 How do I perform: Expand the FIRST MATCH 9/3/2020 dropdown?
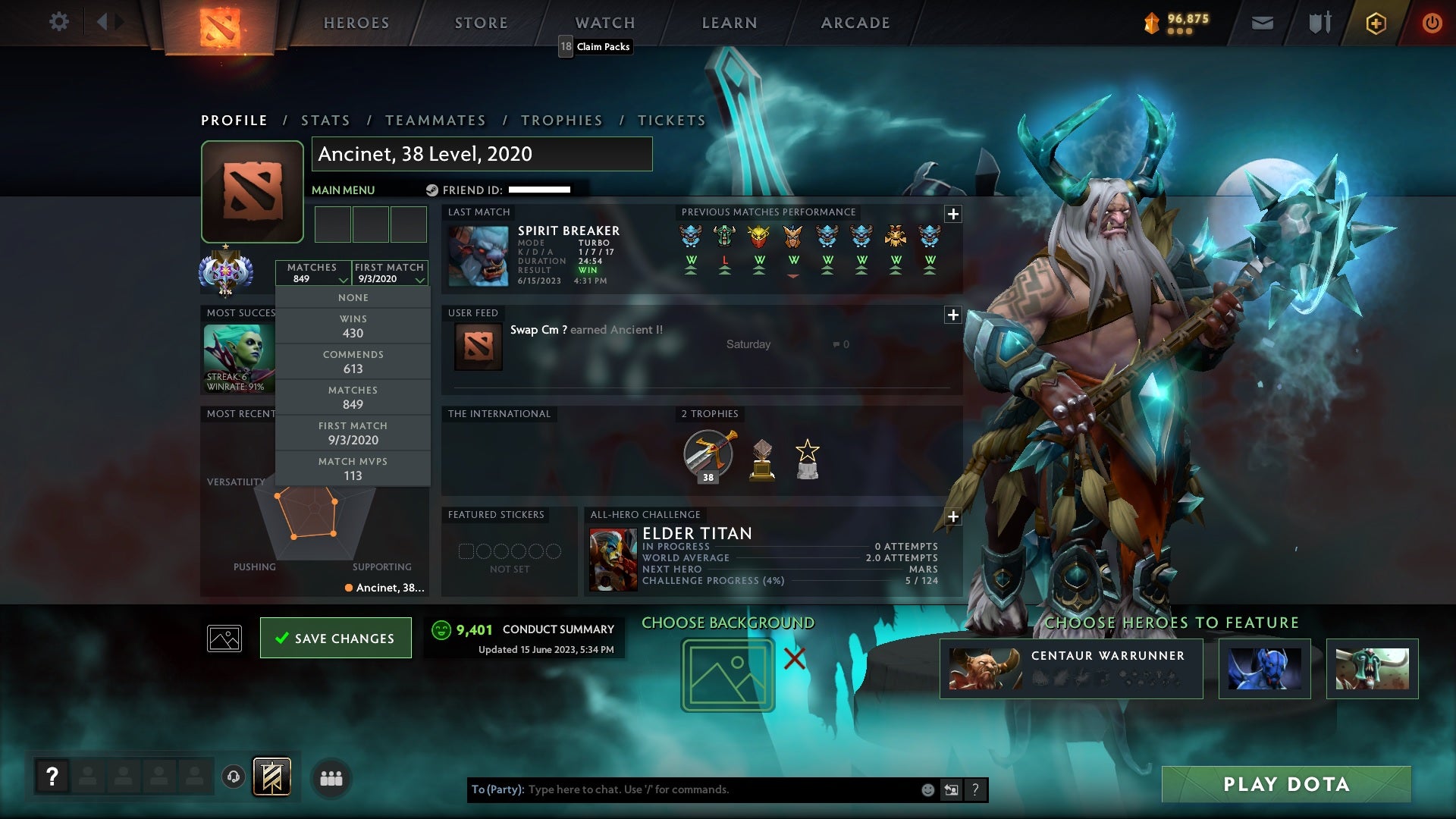tap(389, 273)
